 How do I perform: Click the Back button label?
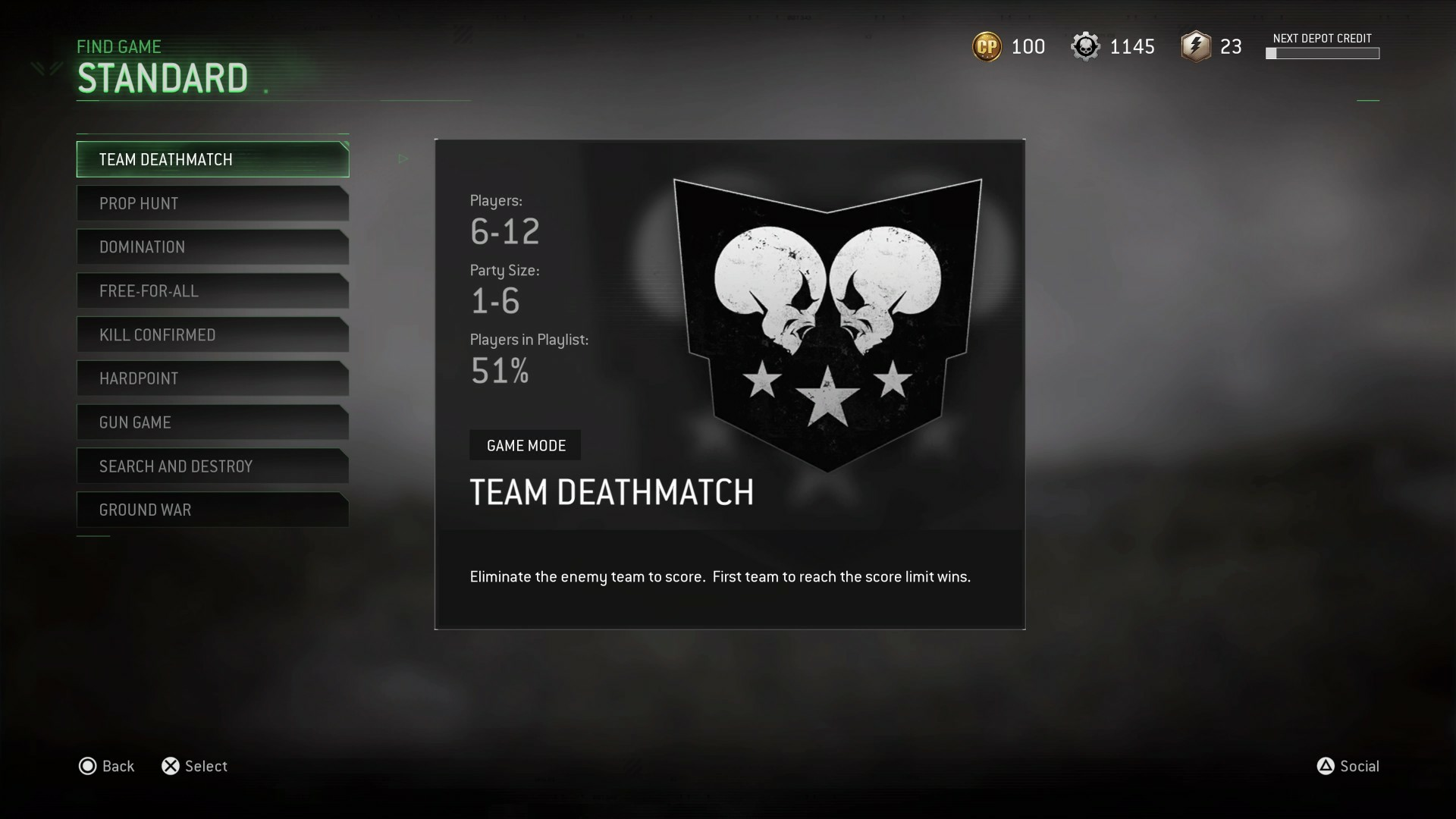(118, 767)
